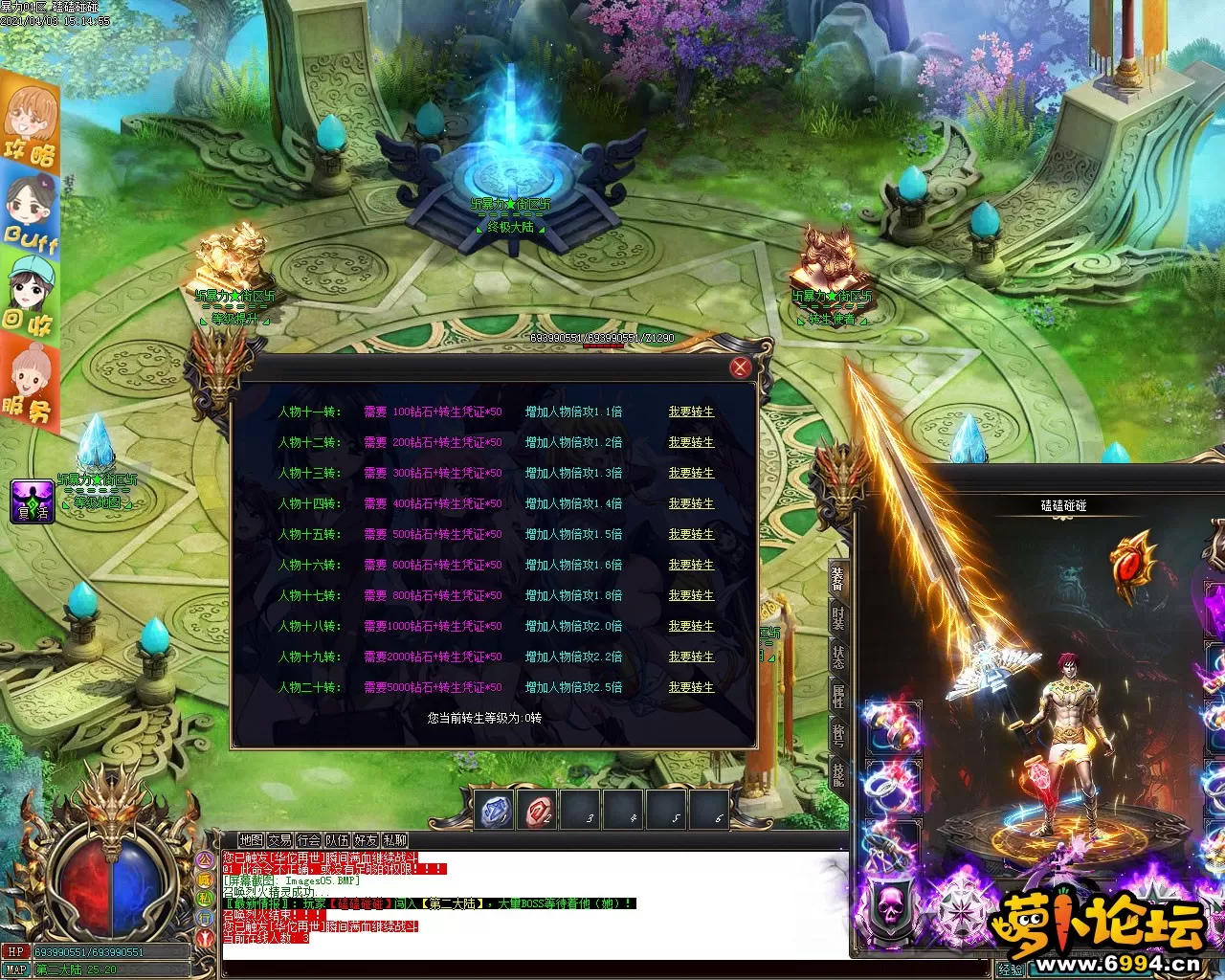This screenshot has width=1225, height=980.
Task: Use the blue rune in hotbar slot 1
Action: pyautogui.click(x=495, y=812)
